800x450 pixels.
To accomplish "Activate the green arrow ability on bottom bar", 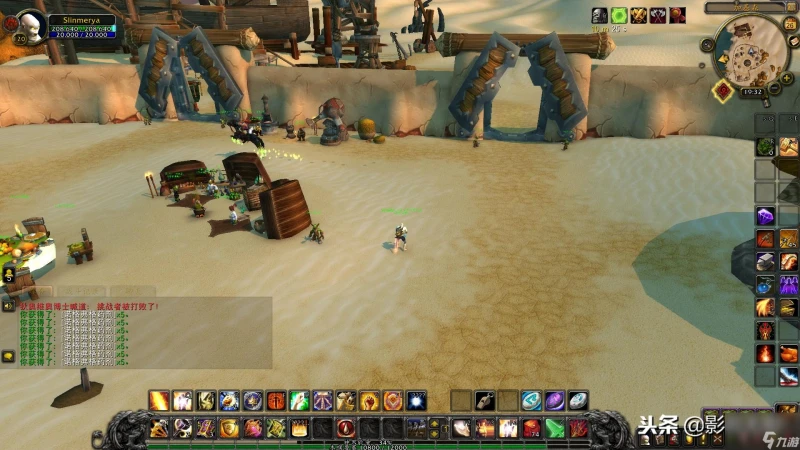I will coord(555,428).
